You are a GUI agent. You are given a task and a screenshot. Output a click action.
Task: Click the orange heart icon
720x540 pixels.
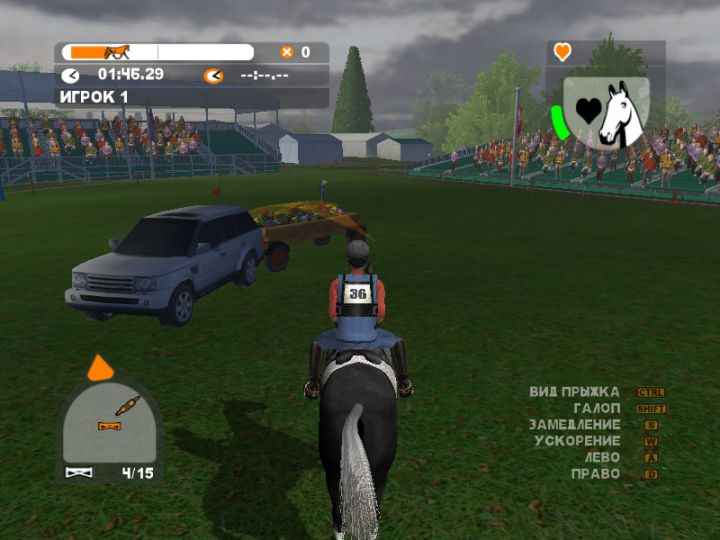(x=563, y=51)
